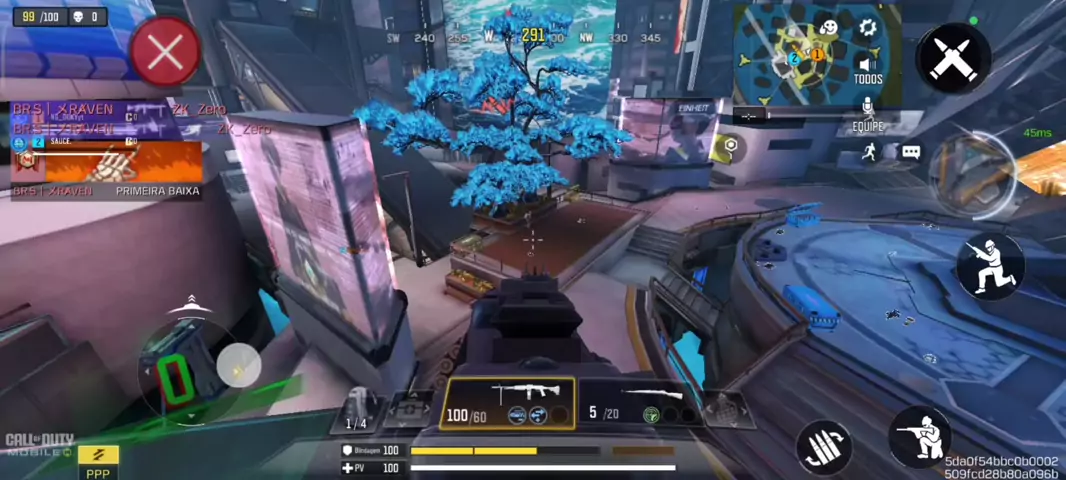Screen dimensions: 1066x480
Task: Select the primary weapon slot with 100/60 ammo
Action: [509, 403]
